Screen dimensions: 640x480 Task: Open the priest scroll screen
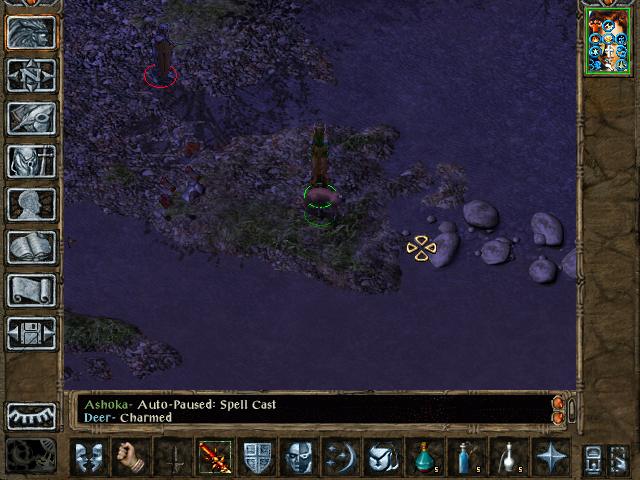(x=31, y=290)
